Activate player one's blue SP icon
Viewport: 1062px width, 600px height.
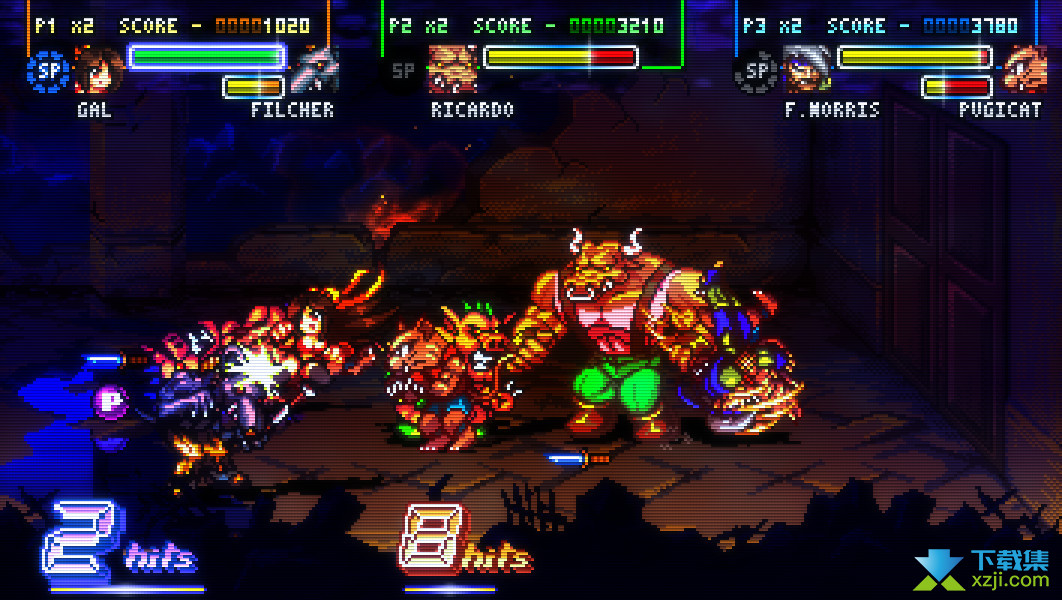tap(46, 70)
